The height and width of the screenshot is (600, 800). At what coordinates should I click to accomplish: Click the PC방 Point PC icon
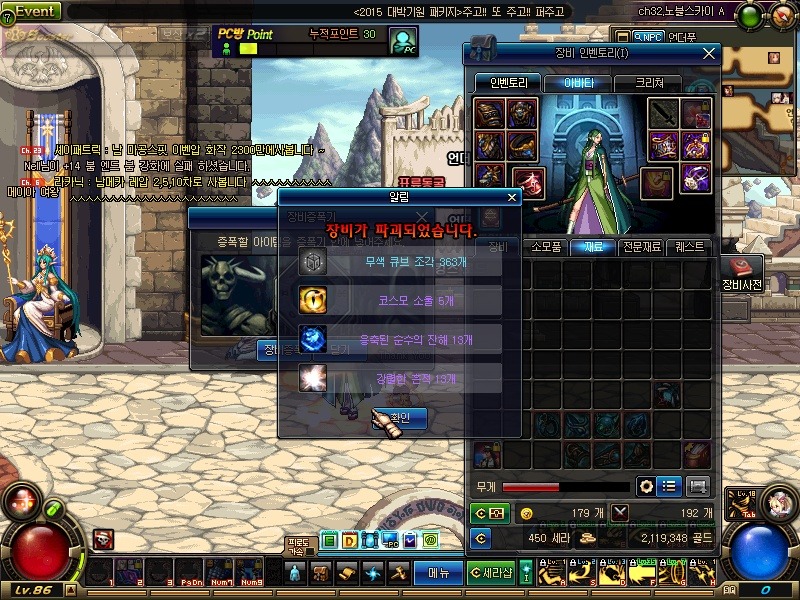click(403, 43)
